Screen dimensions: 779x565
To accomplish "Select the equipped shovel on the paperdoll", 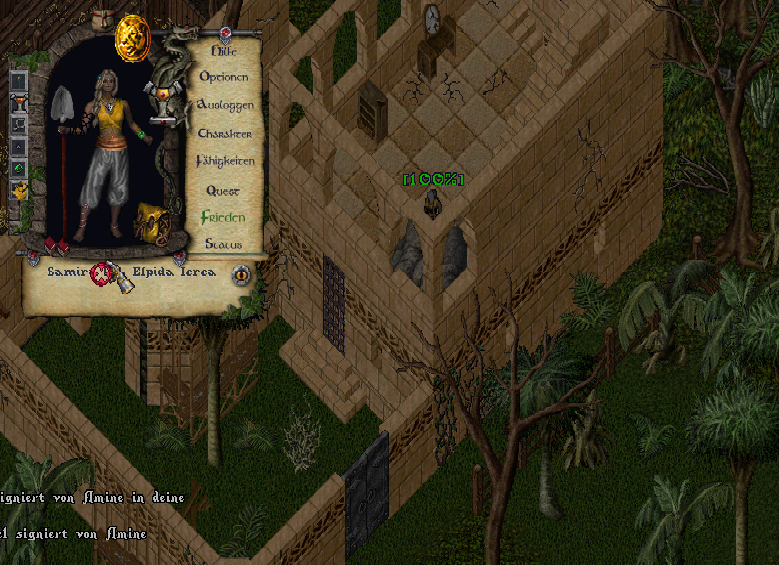I will coord(61,110).
